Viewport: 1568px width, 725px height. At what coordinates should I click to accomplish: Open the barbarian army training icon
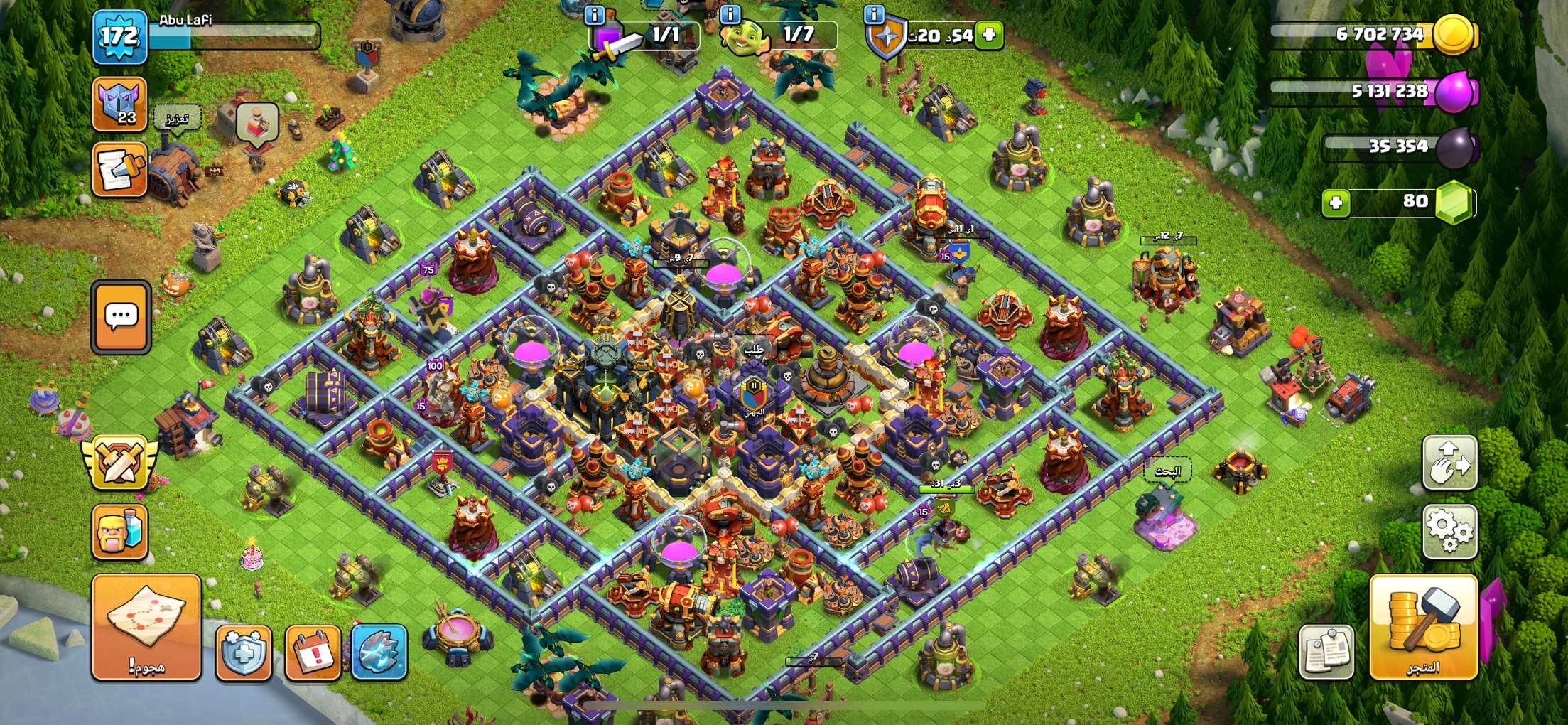[x=119, y=532]
